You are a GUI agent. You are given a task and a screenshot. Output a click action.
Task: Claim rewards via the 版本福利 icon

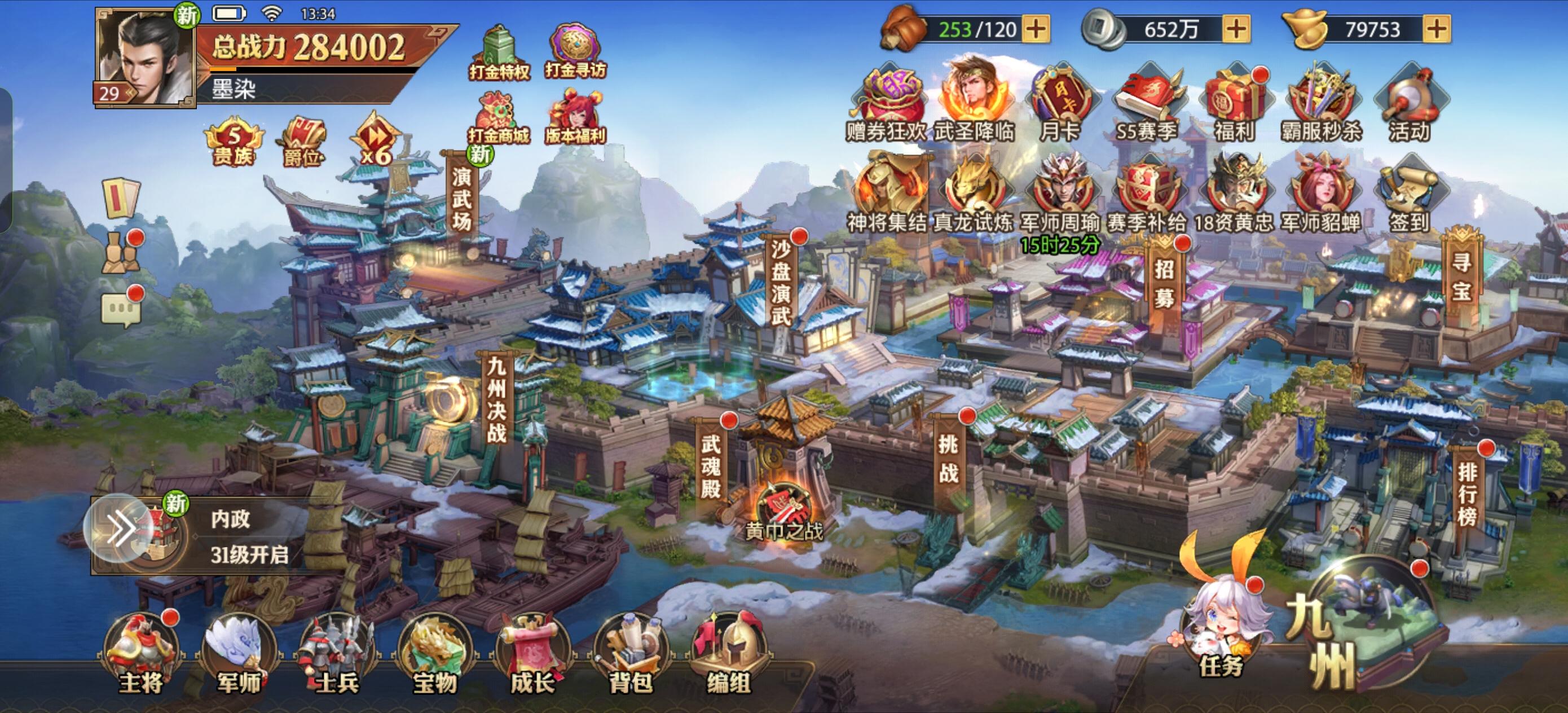pos(573,109)
